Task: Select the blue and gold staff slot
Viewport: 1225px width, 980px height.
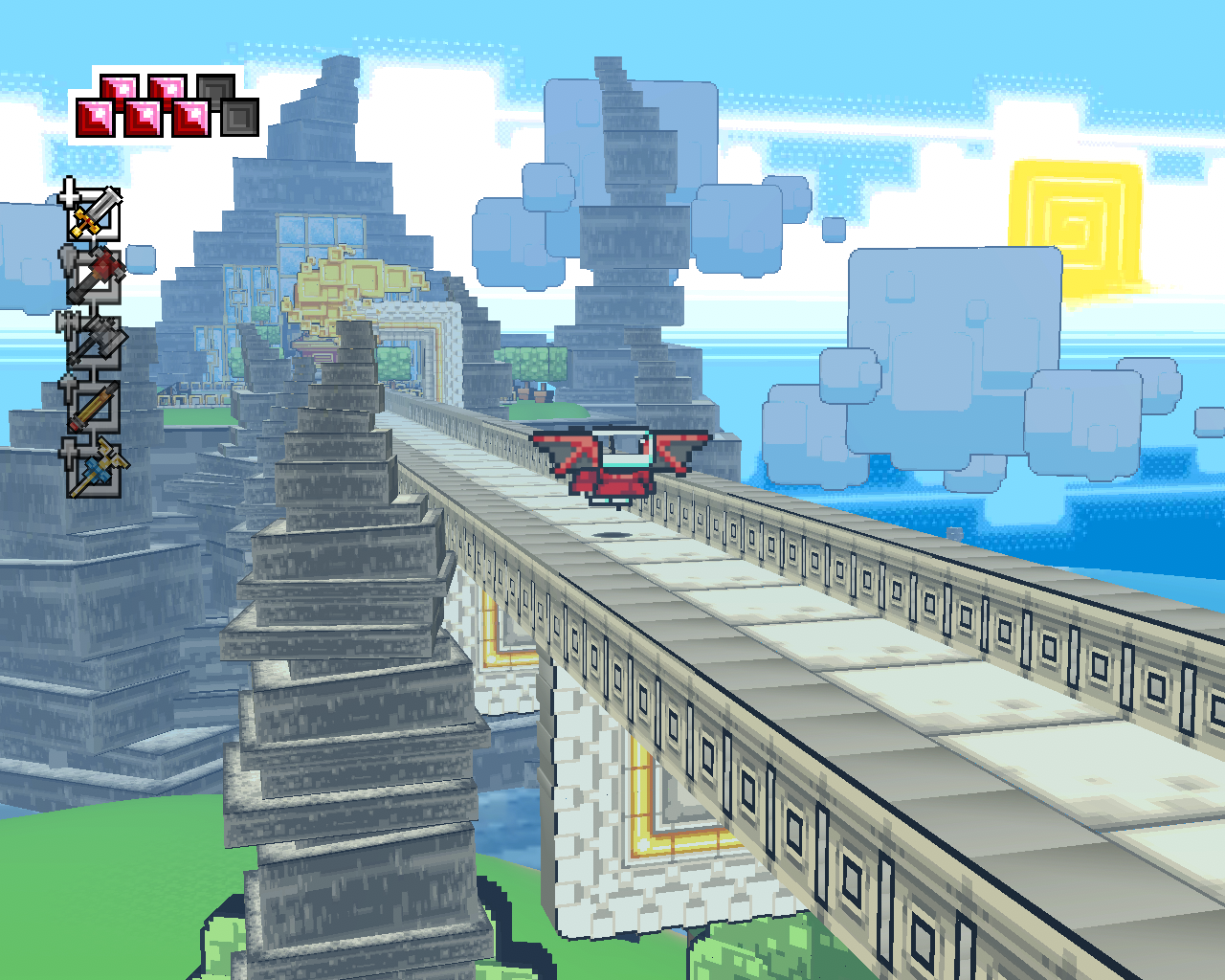Action: click(x=95, y=470)
